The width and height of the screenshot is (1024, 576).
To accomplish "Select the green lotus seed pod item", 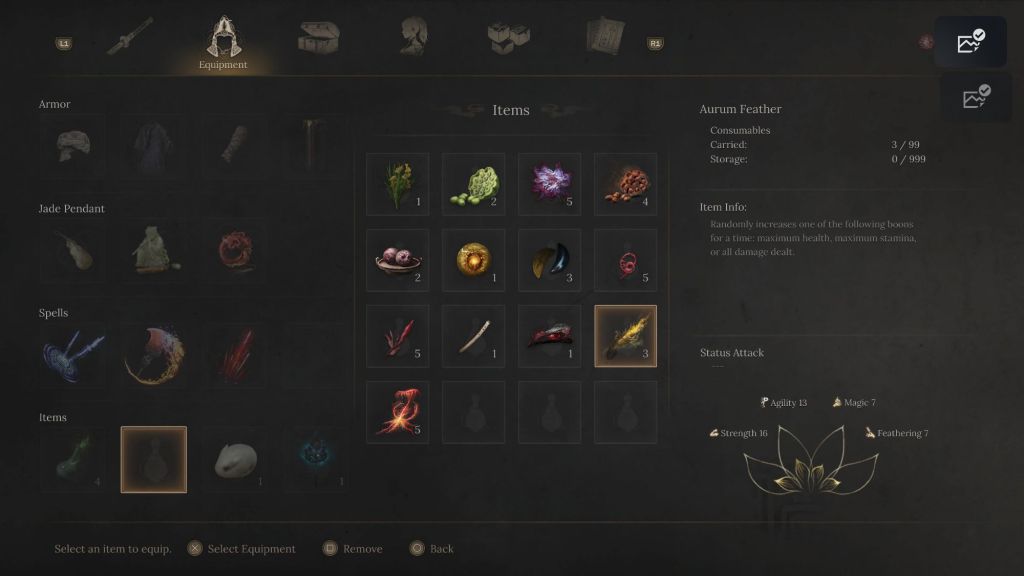I will tap(473, 184).
